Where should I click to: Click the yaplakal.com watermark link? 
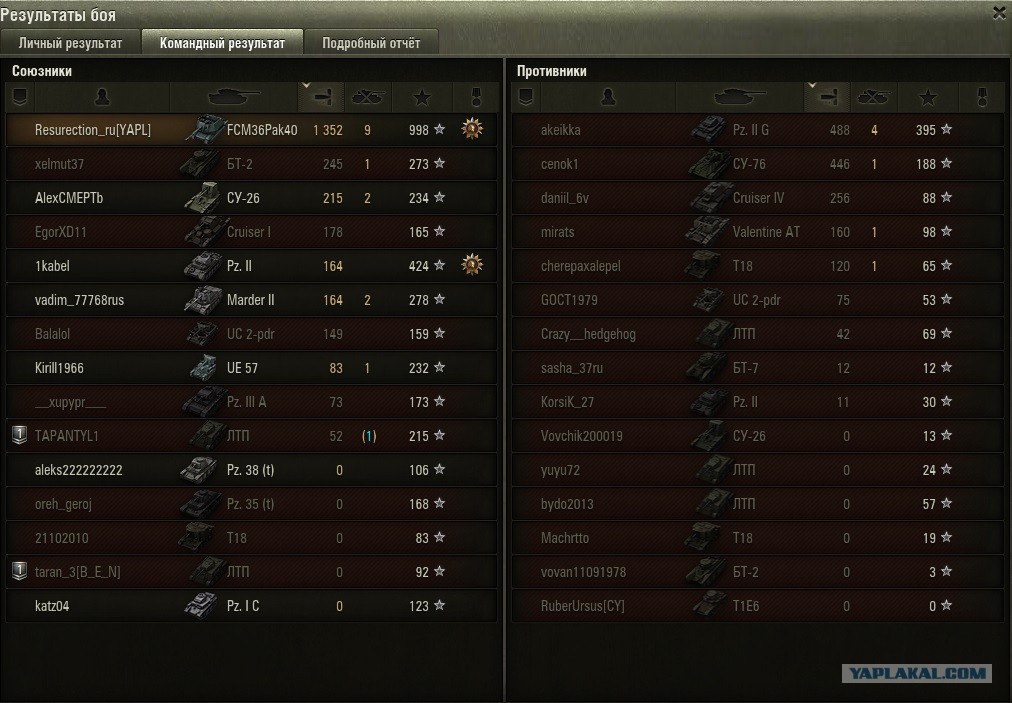(x=916, y=674)
